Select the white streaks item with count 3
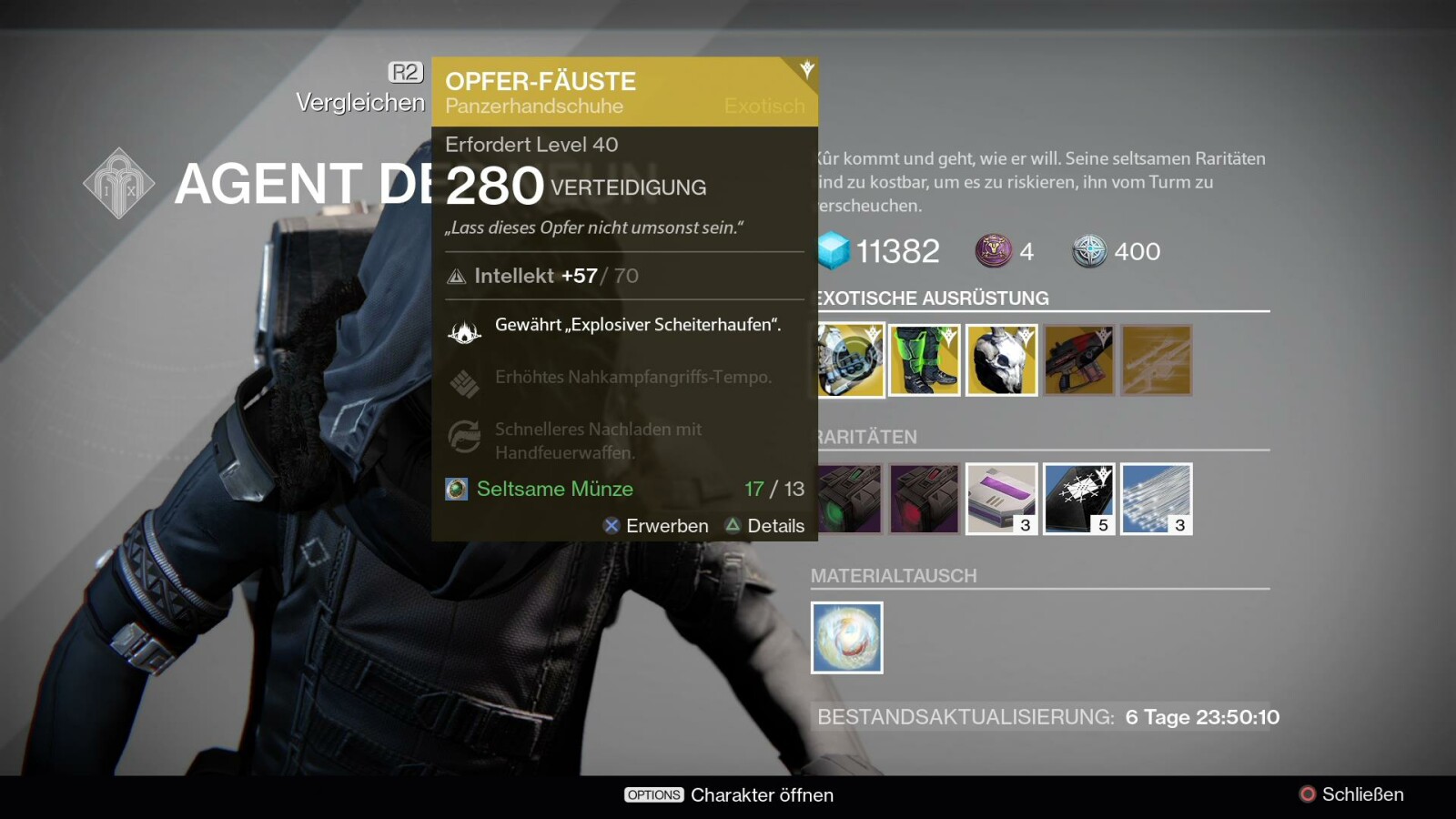The image size is (1456, 819). pyautogui.click(x=1157, y=499)
